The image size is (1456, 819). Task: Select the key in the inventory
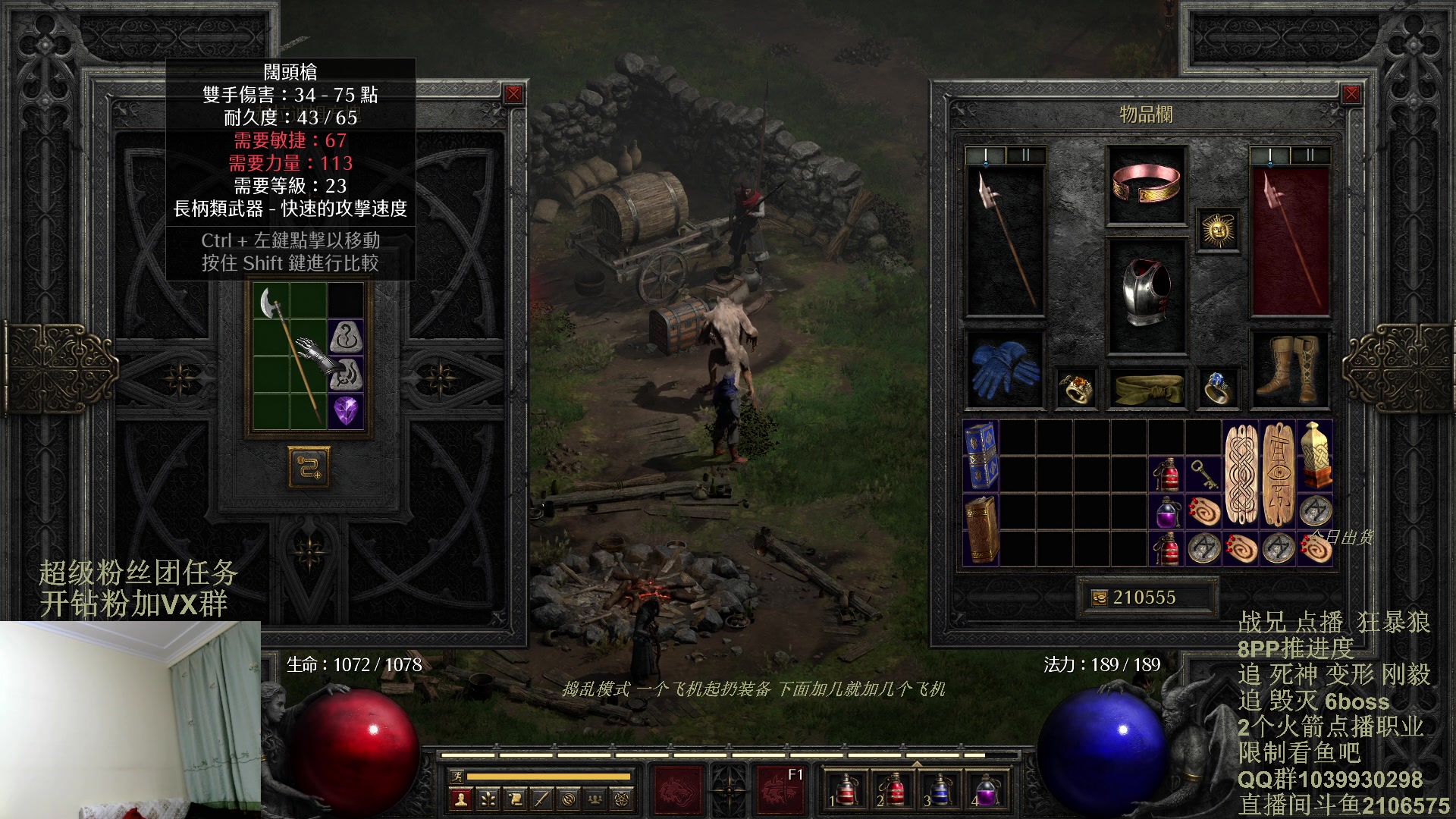tap(1203, 475)
